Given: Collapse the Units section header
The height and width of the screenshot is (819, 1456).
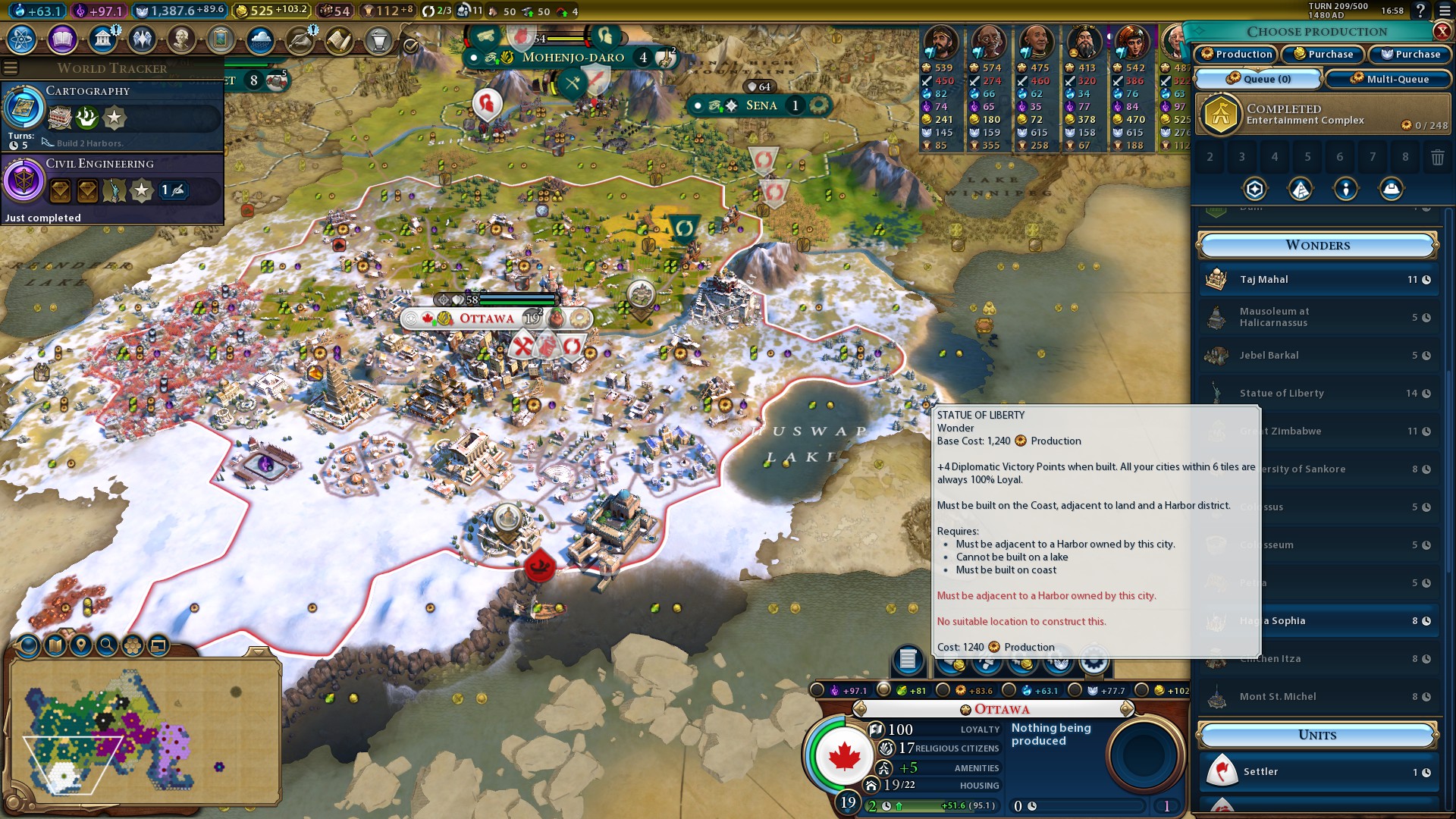Looking at the screenshot, I should point(1317,735).
